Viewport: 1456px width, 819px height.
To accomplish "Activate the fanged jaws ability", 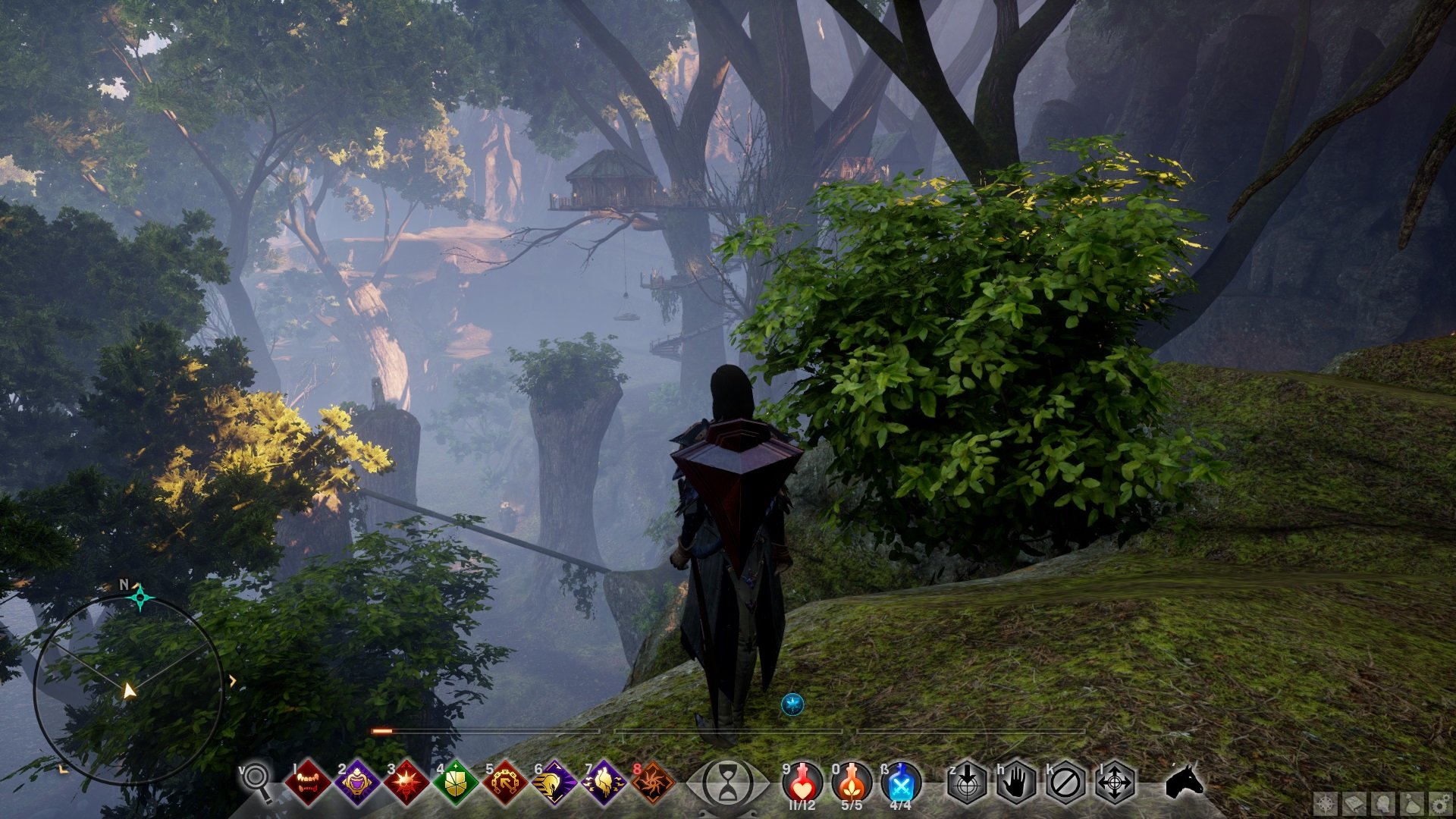I will [307, 782].
